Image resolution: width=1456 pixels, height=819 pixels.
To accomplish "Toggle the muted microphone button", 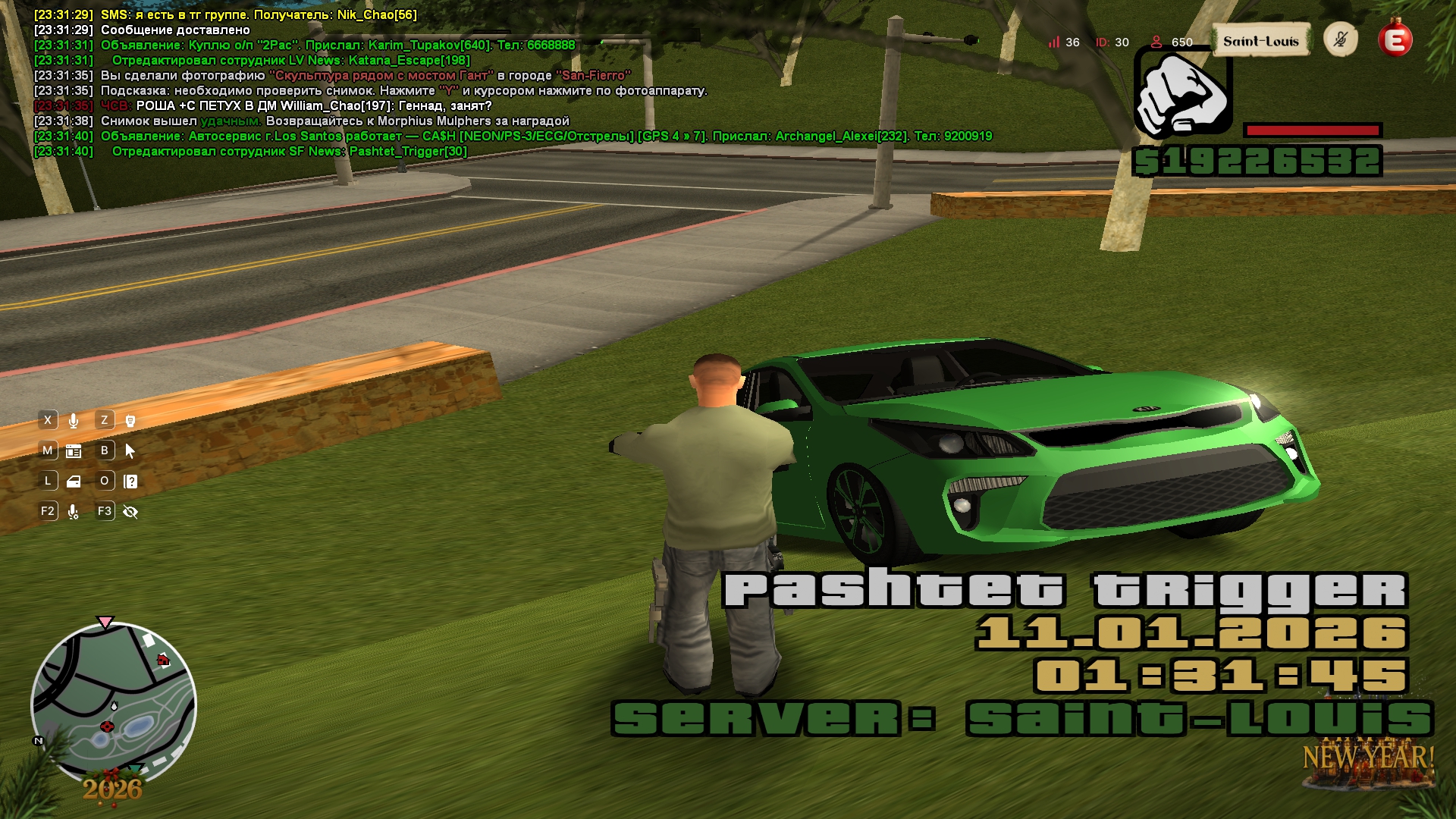I will click(1340, 39).
